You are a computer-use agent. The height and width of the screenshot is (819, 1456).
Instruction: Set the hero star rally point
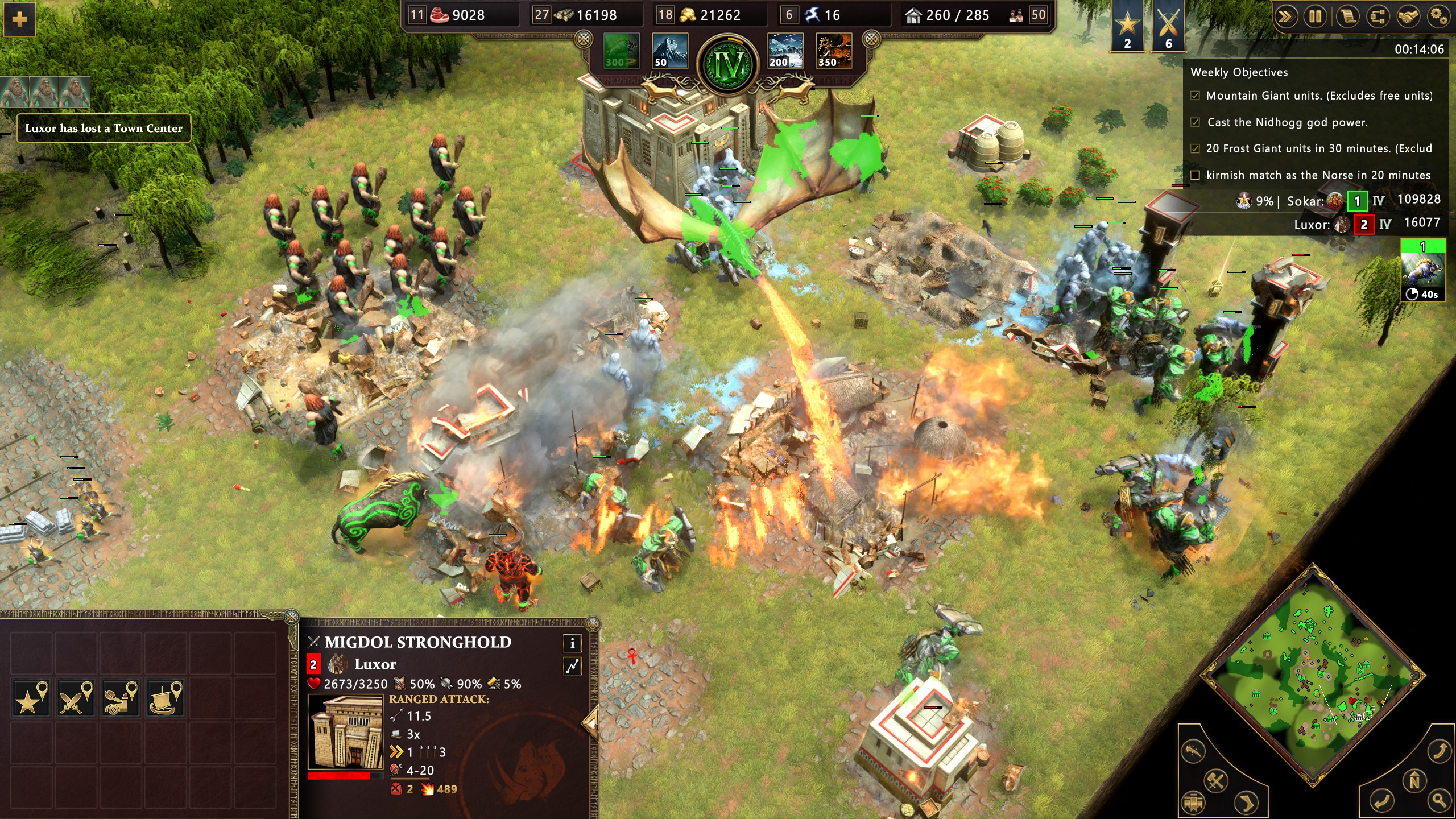pyautogui.click(x=32, y=697)
